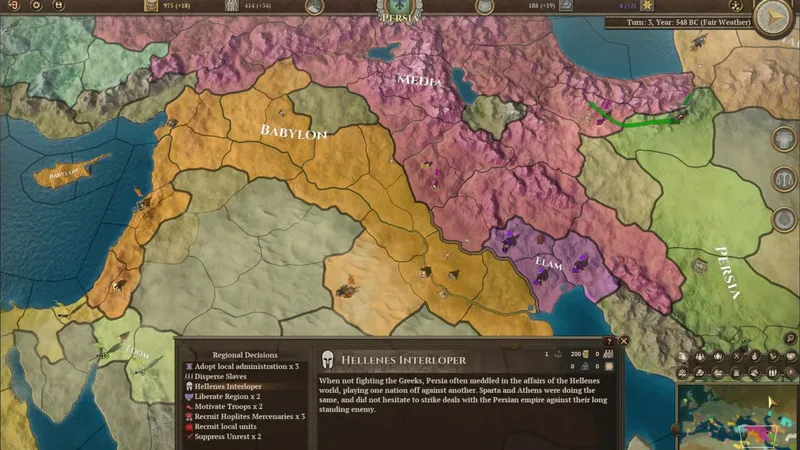Open the minimap view of the world
The image size is (800, 450).
[735, 415]
